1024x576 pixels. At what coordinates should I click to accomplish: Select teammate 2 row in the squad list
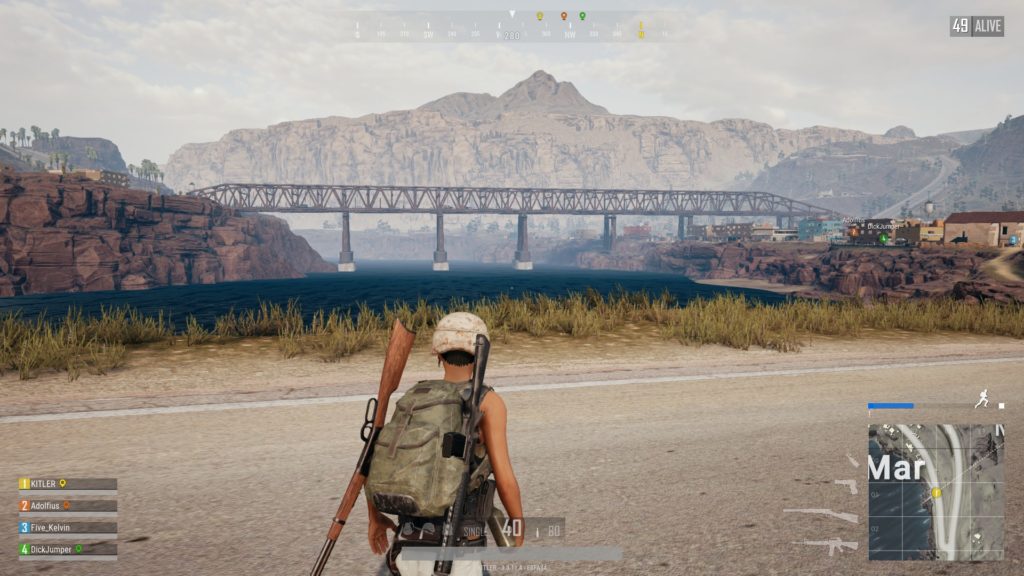pyautogui.click(x=67, y=506)
